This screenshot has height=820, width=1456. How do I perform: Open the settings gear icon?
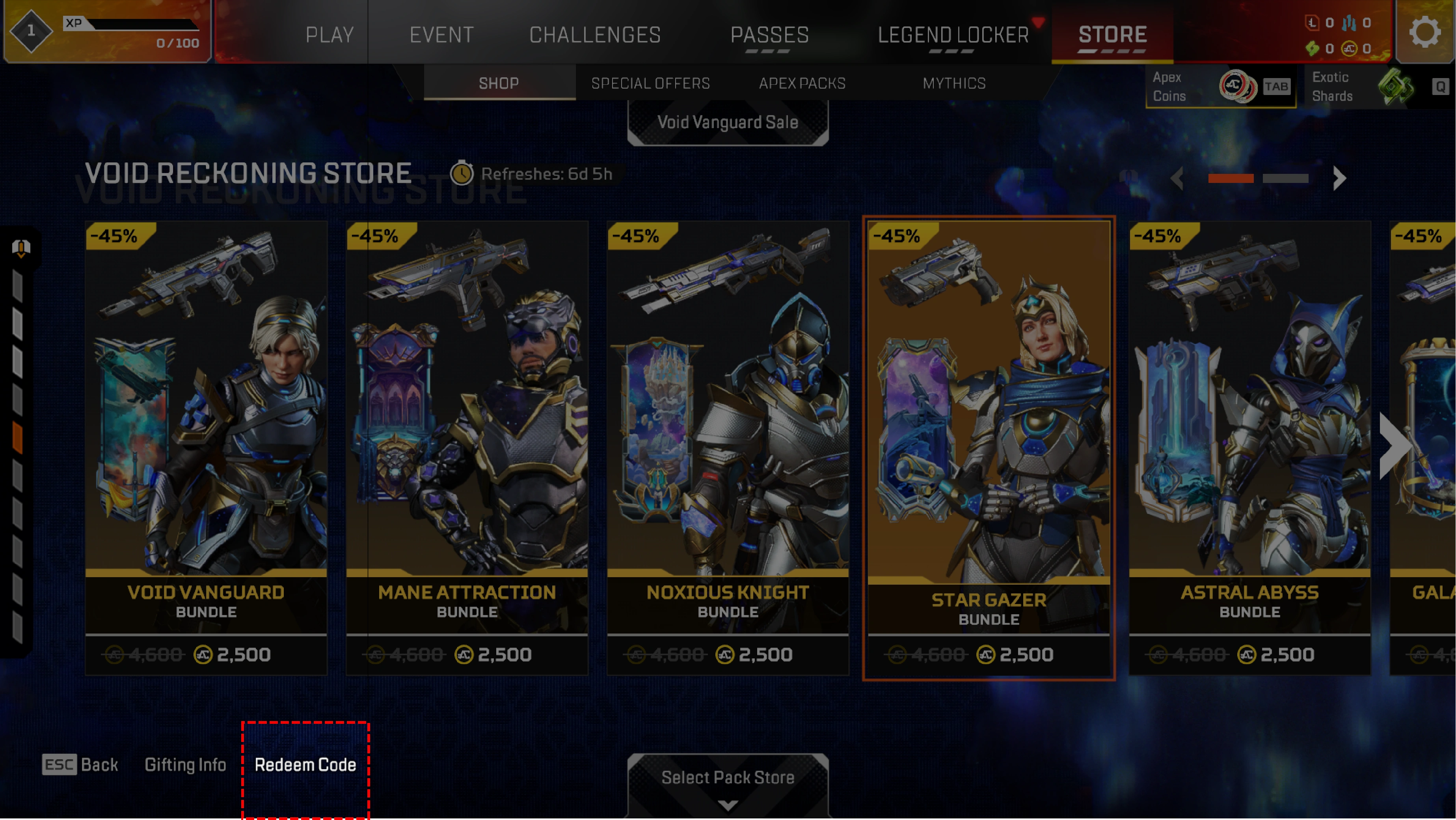click(1424, 32)
